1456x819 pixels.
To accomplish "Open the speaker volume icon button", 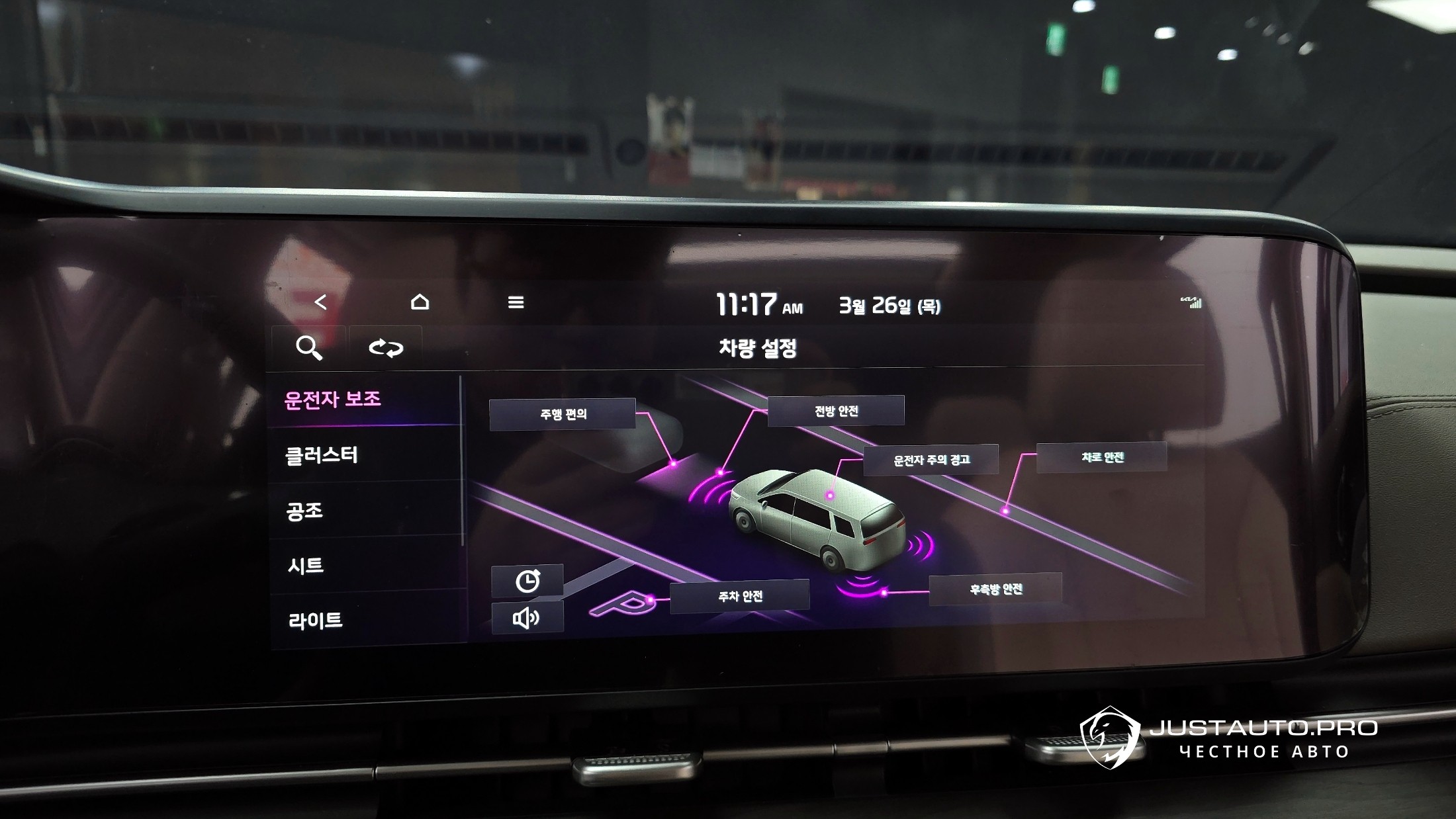I will [x=527, y=618].
